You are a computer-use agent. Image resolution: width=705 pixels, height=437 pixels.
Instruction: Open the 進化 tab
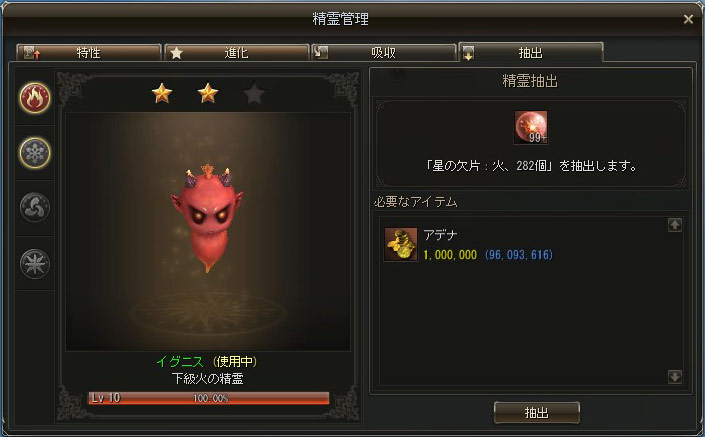[x=235, y=51]
